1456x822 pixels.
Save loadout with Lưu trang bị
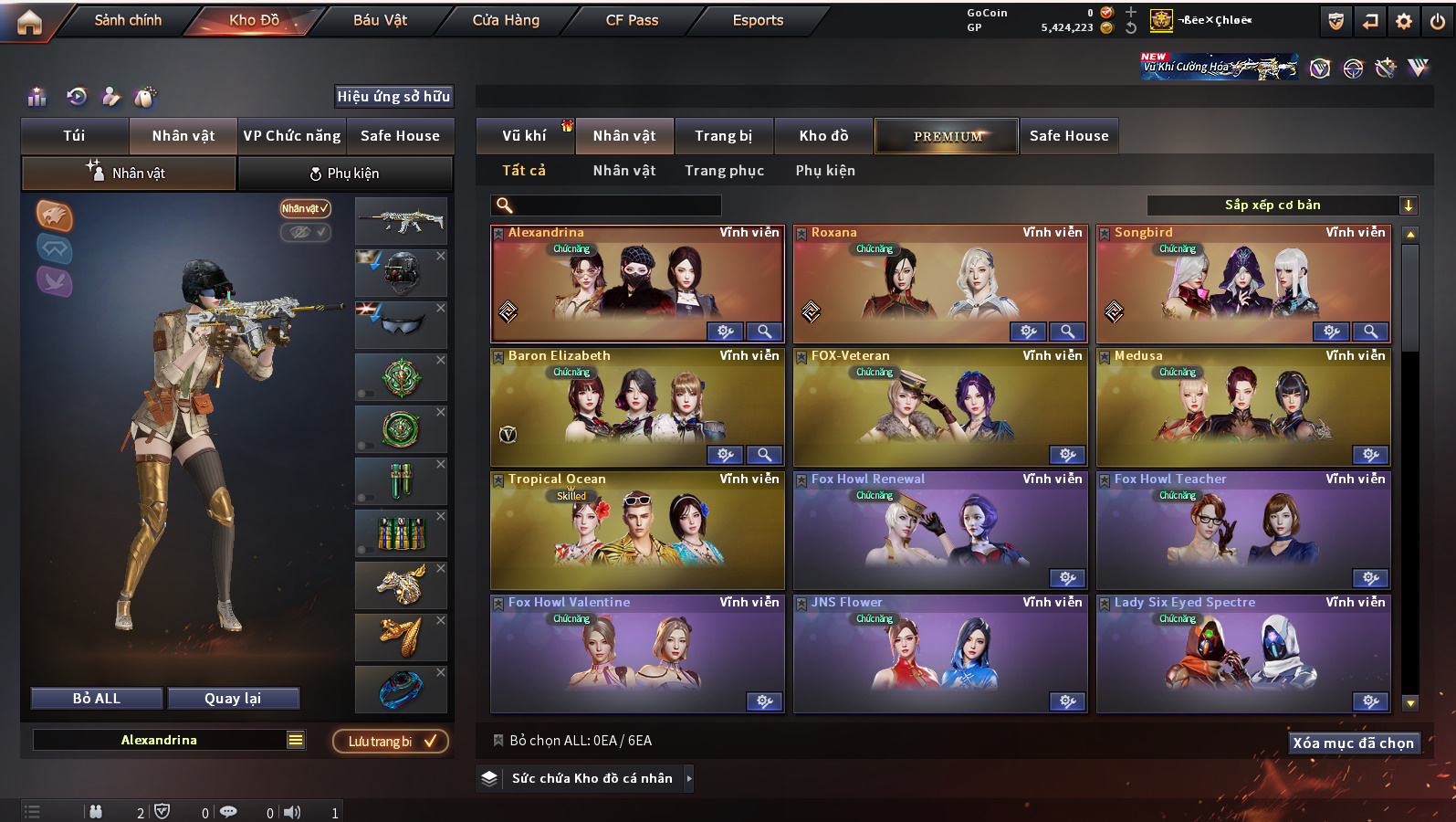(x=390, y=742)
